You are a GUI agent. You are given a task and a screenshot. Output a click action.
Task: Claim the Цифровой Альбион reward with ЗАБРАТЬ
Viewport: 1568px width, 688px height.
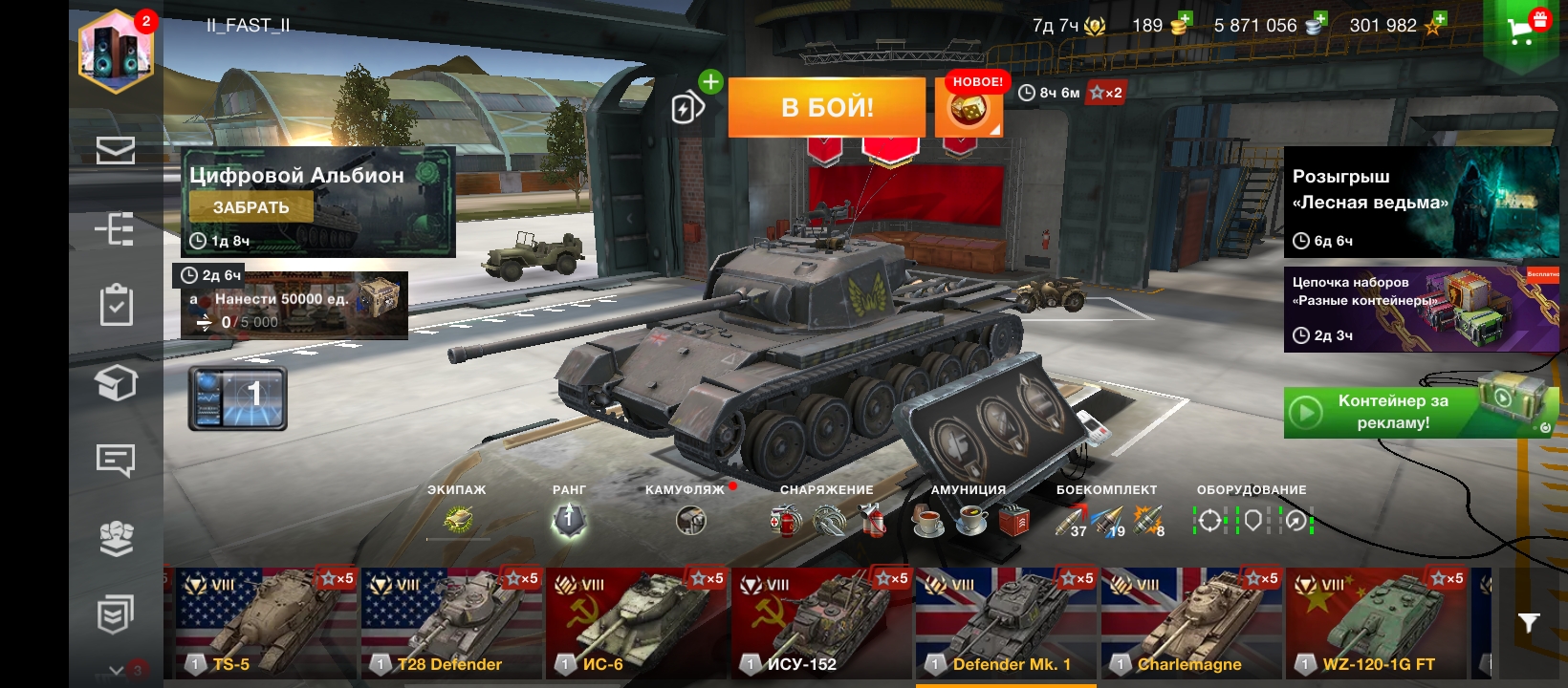pos(250,207)
